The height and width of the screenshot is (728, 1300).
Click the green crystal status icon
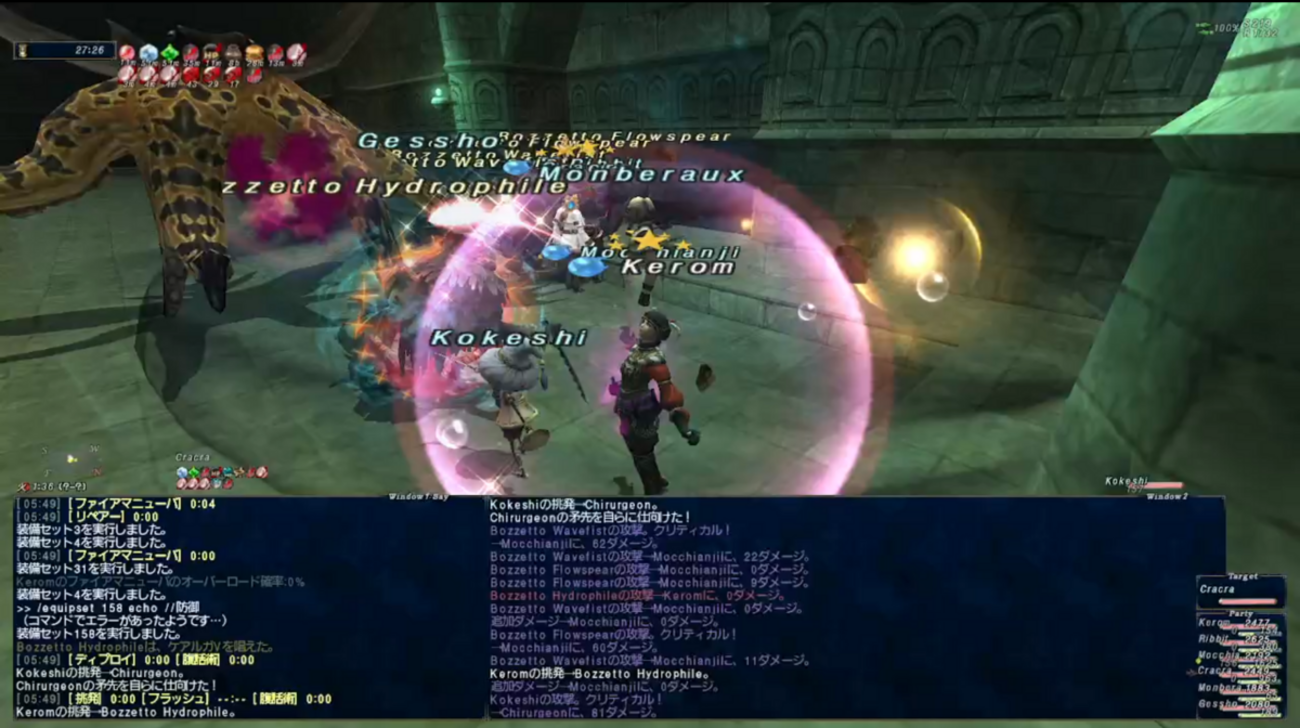[170, 53]
